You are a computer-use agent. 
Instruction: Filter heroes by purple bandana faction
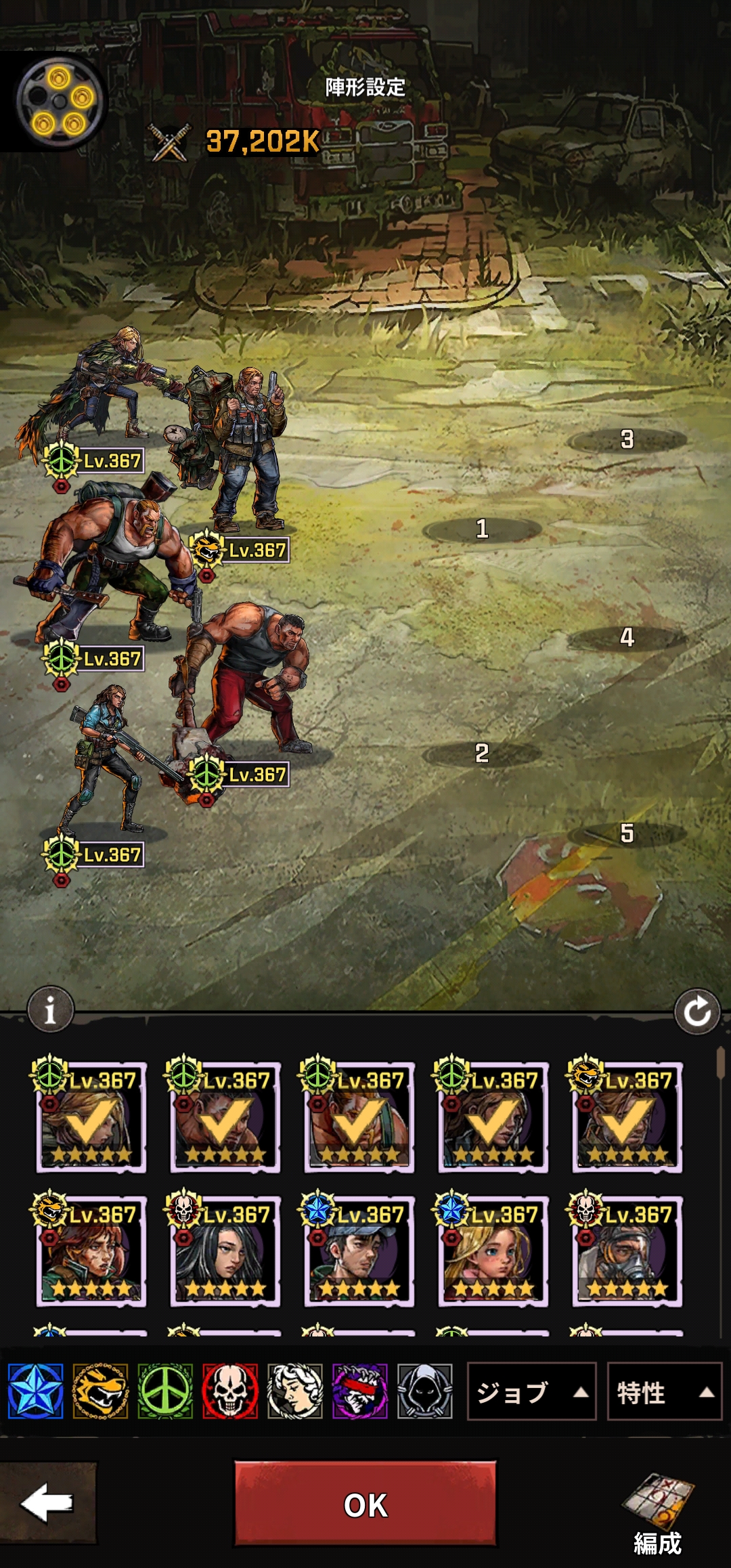[x=360, y=1392]
